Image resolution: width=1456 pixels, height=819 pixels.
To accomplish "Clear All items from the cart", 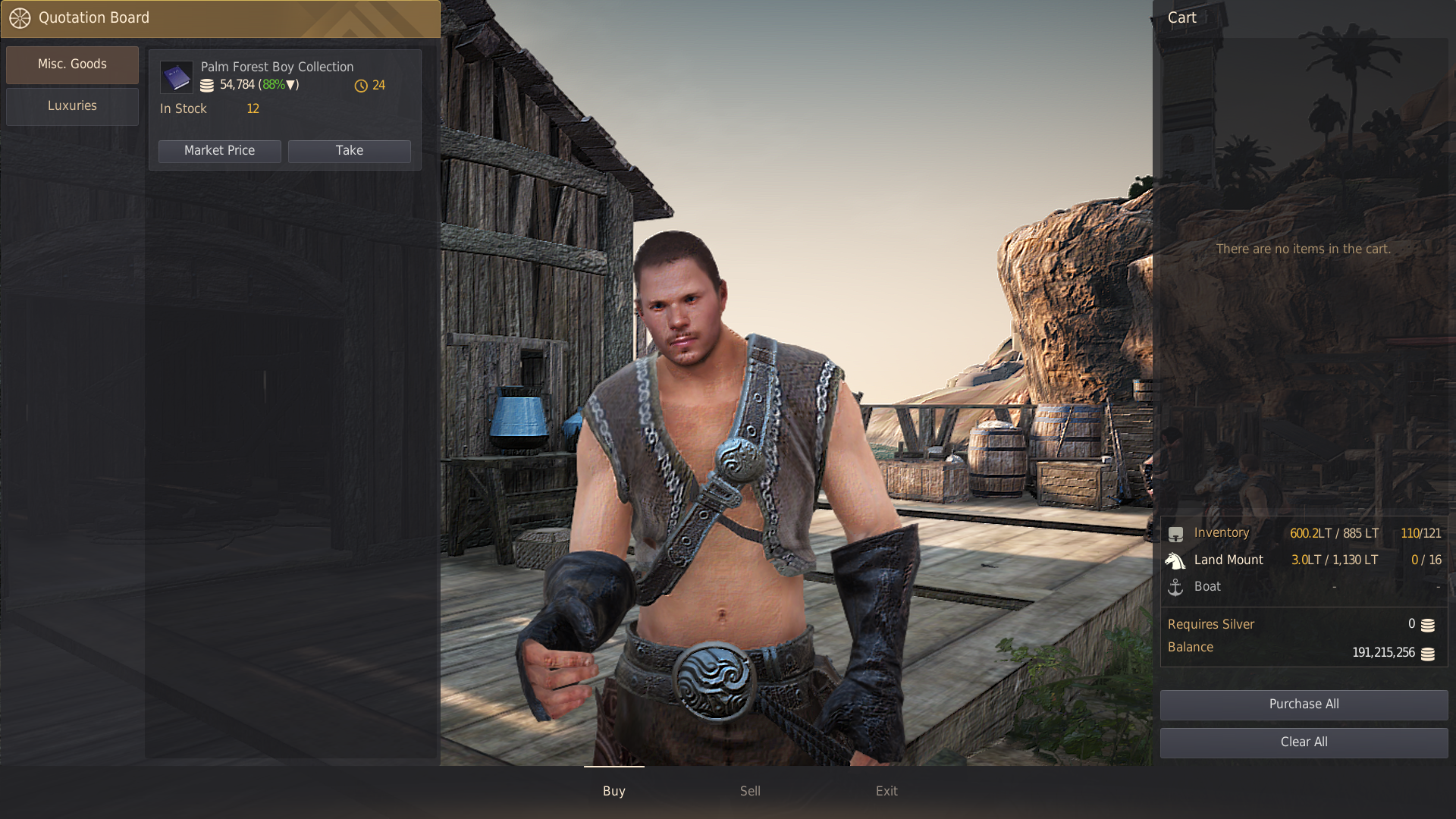I will tap(1304, 742).
